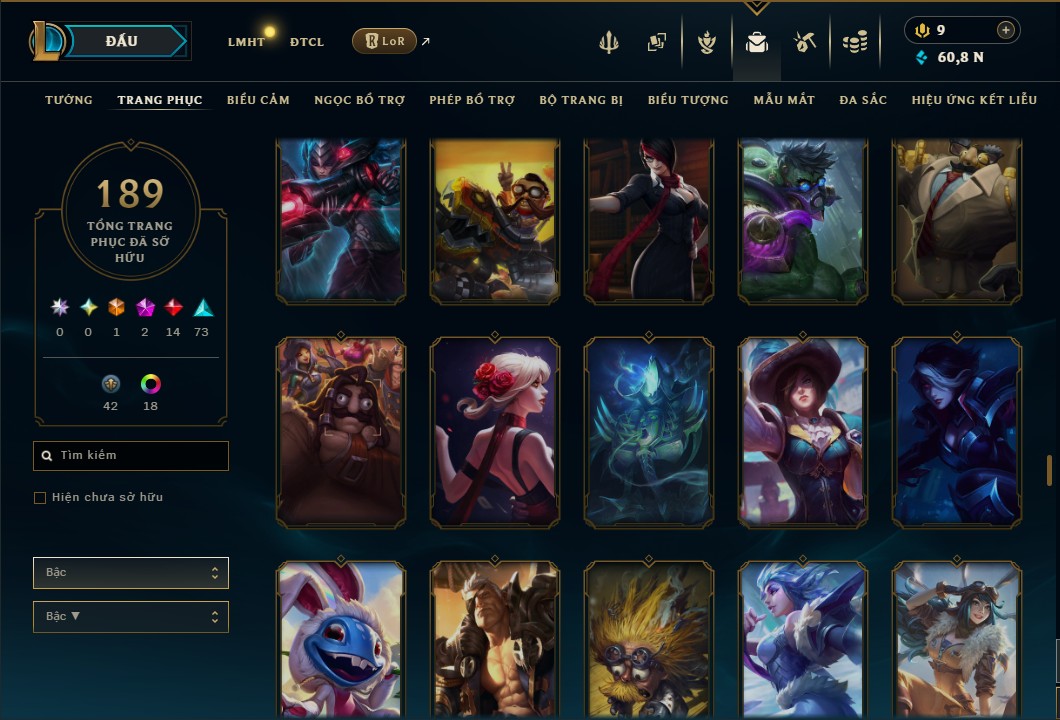Screen dimensions: 1060x720
Task: Switch to the MẪU MẮT tab
Action: click(x=784, y=100)
